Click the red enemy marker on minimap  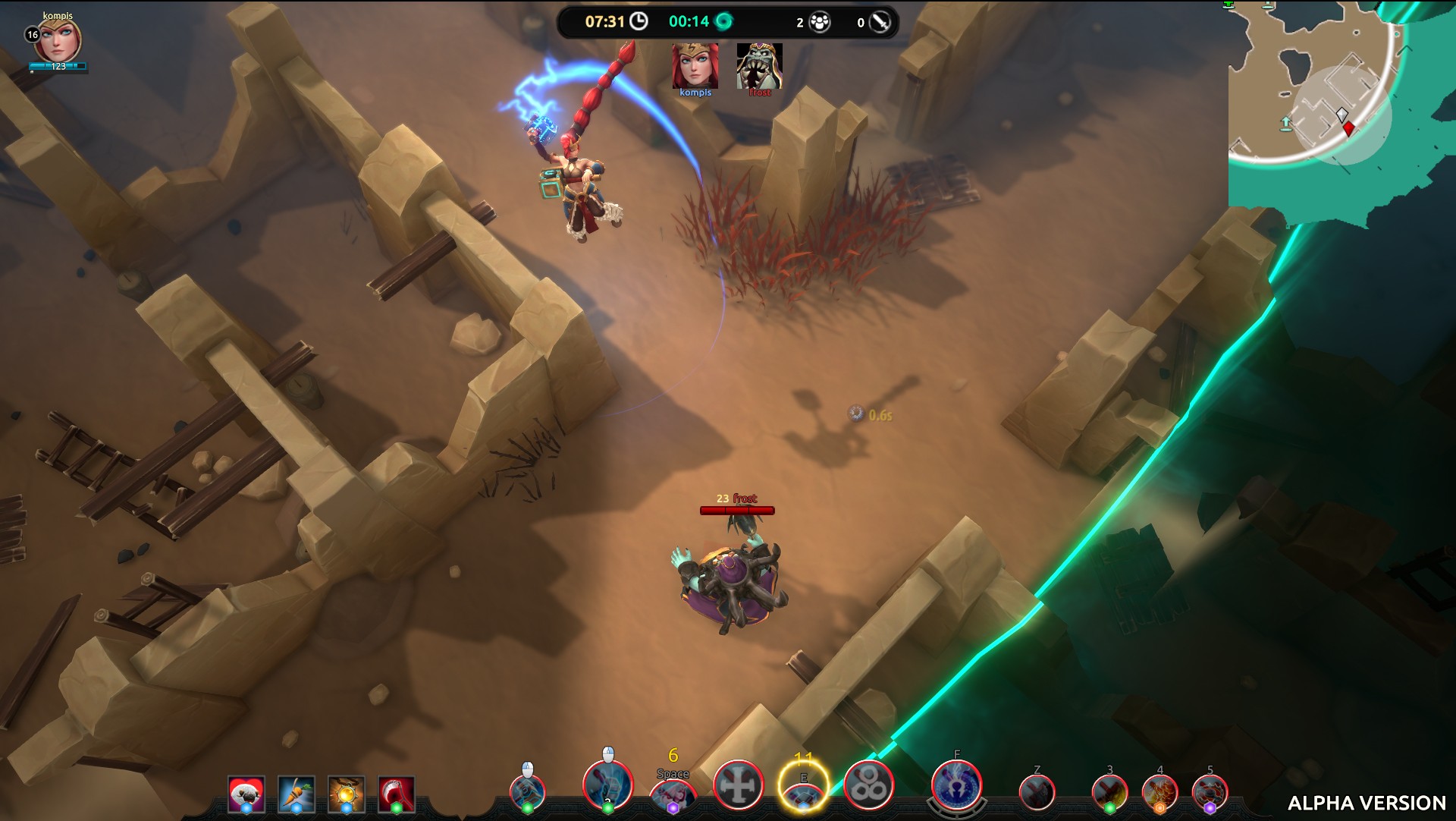click(x=1348, y=130)
